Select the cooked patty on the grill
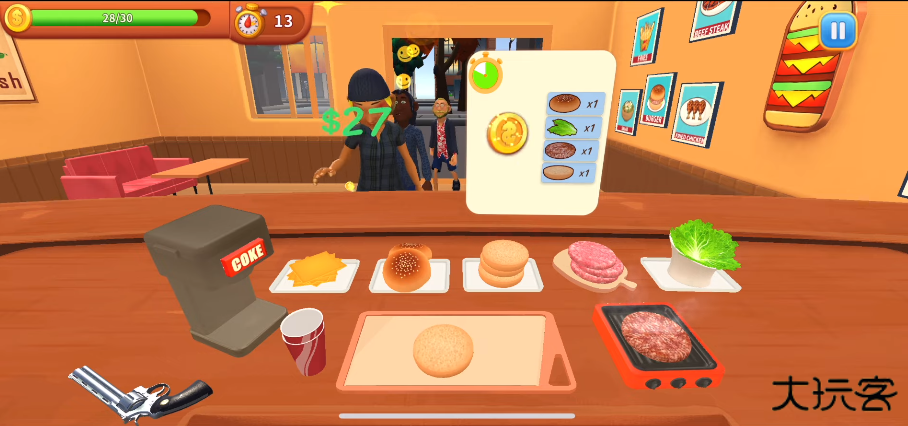Viewport: 908px width, 426px height. (655, 335)
